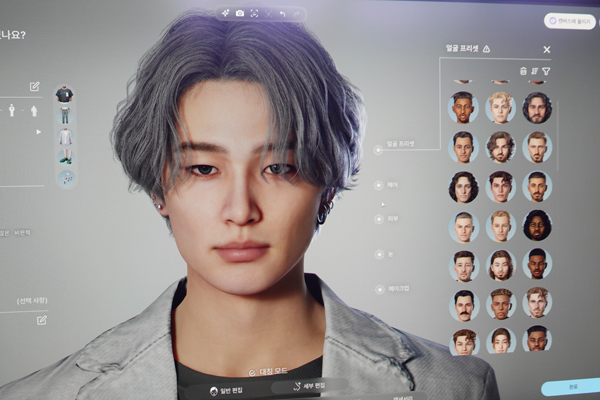Click the '캔버스에 올리기' button
This screenshot has width=600, height=400.
[570, 21]
